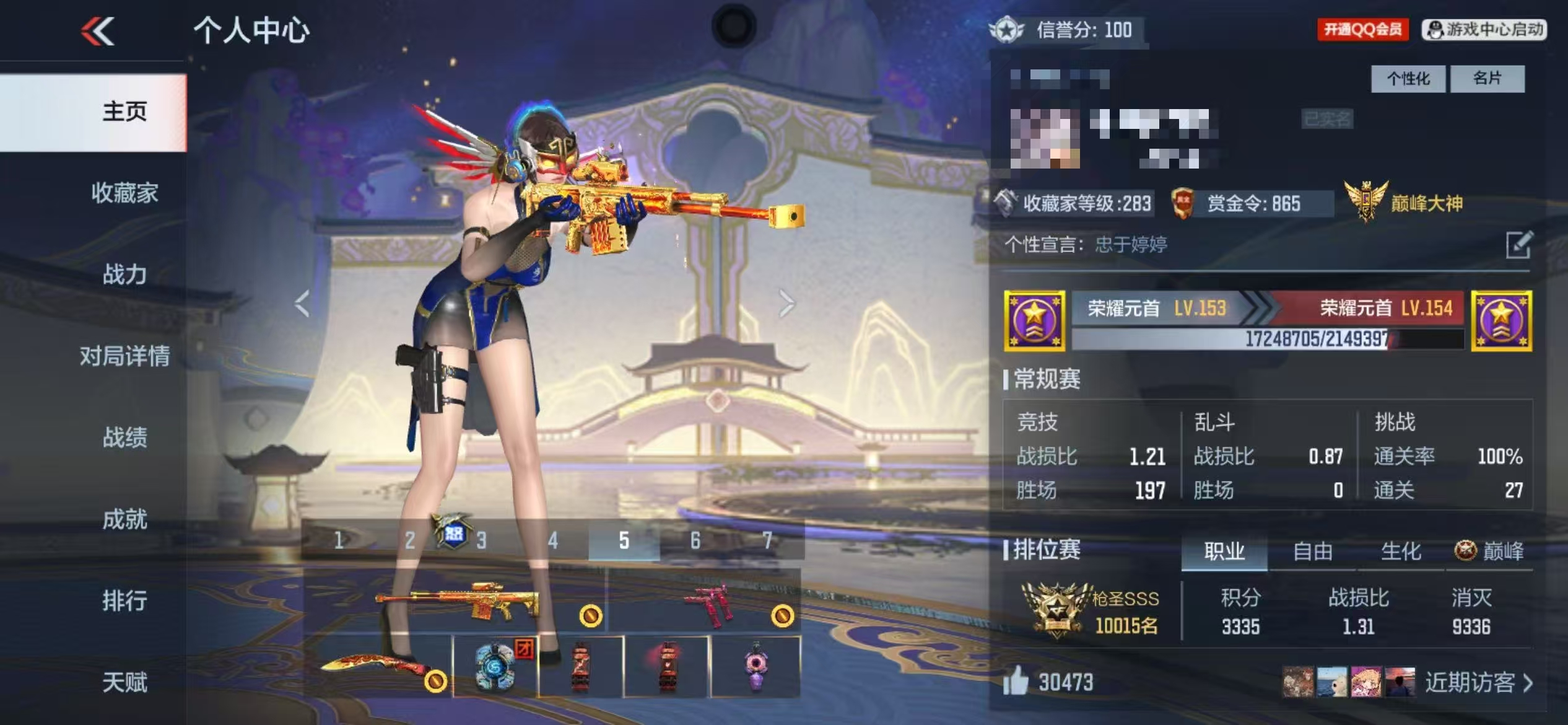Switch to the 战绩 page

point(124,437)
